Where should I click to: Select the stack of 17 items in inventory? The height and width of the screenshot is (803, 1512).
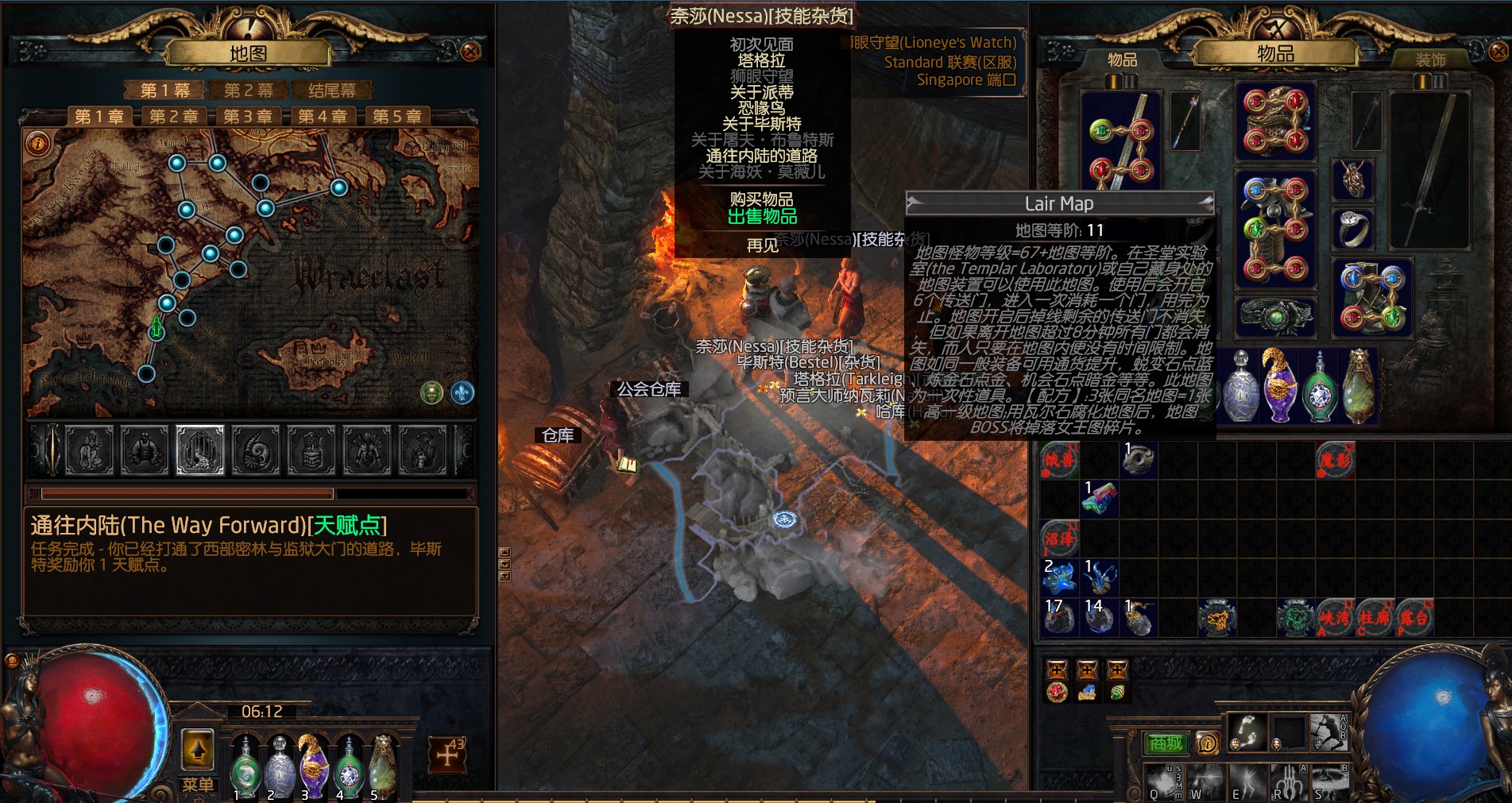tap(1059, 617)
